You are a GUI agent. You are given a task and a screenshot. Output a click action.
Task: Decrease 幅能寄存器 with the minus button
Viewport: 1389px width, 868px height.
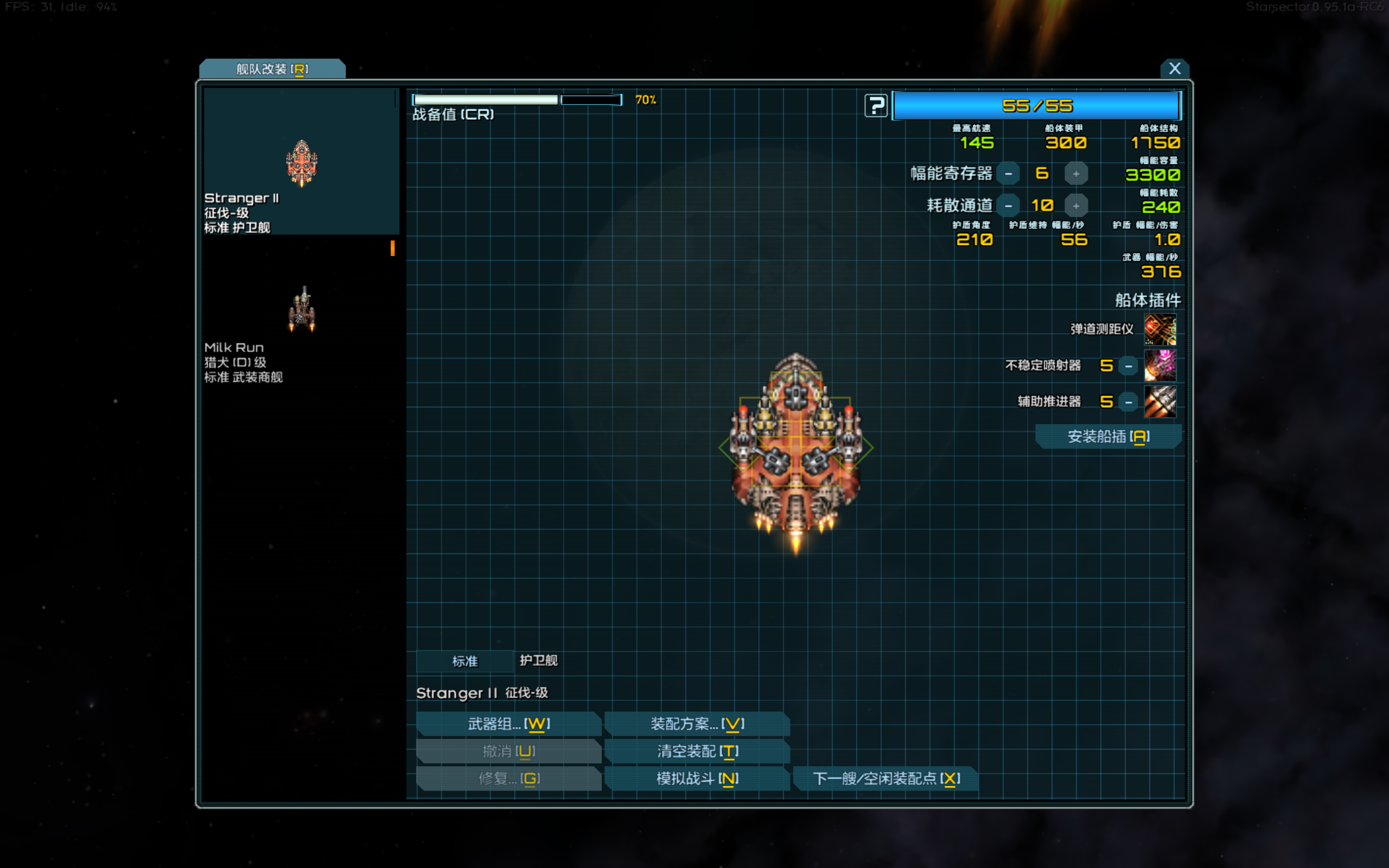(x=1009, y=174)
